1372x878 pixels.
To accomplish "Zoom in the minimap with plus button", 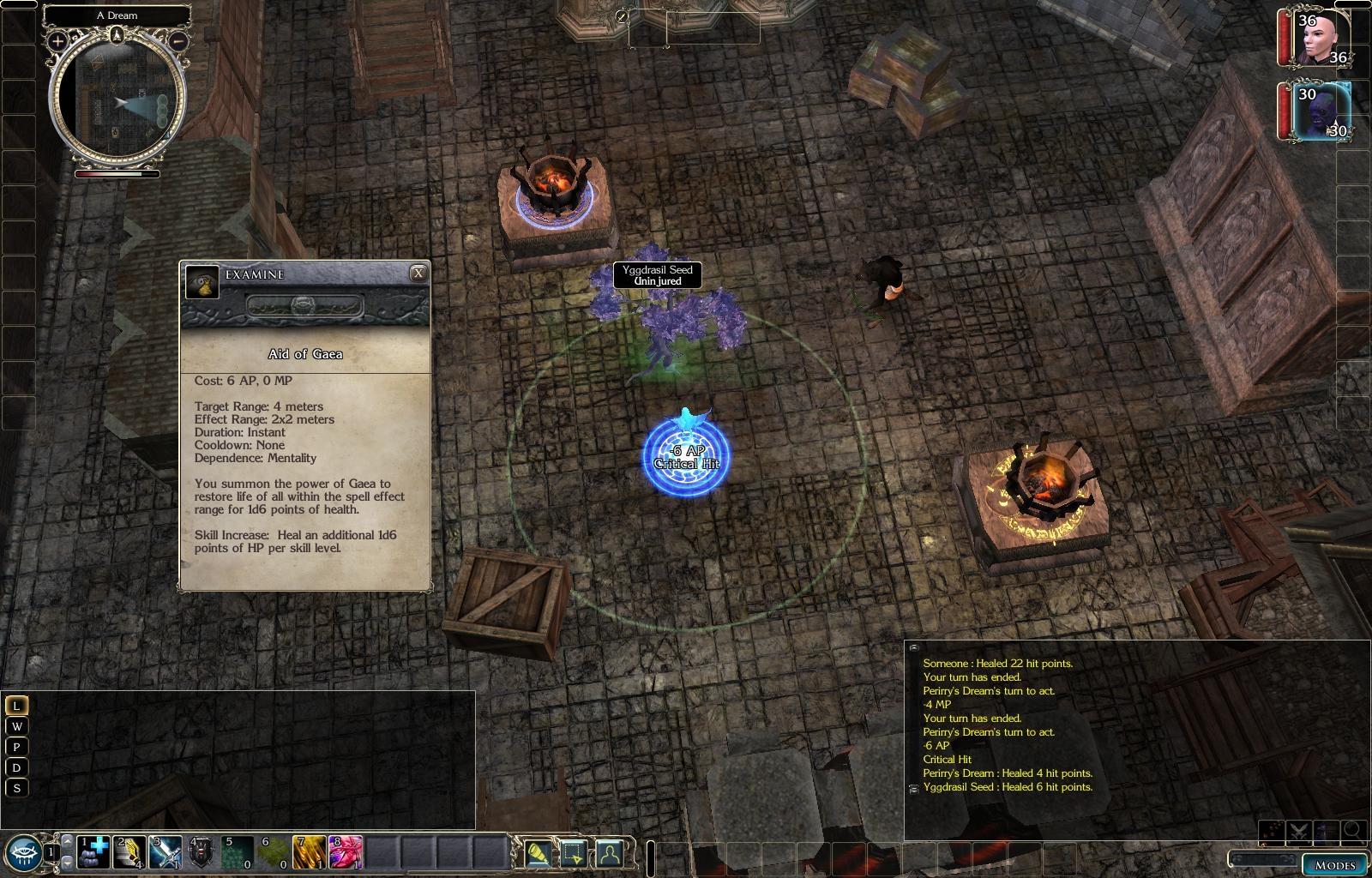I will coord(57,40).
